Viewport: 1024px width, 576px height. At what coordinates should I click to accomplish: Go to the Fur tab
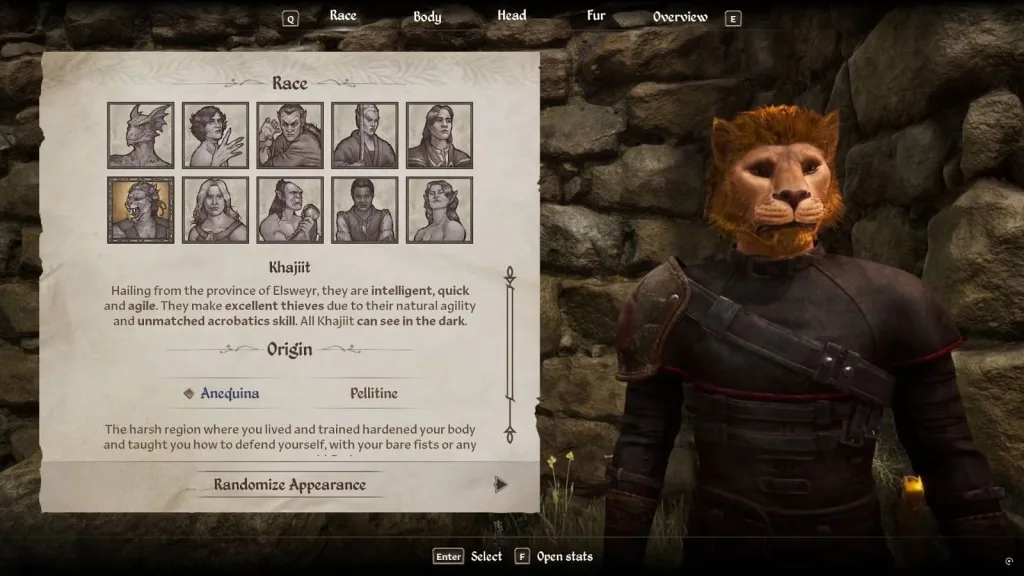pyautogui.click(x=596, y=16)
